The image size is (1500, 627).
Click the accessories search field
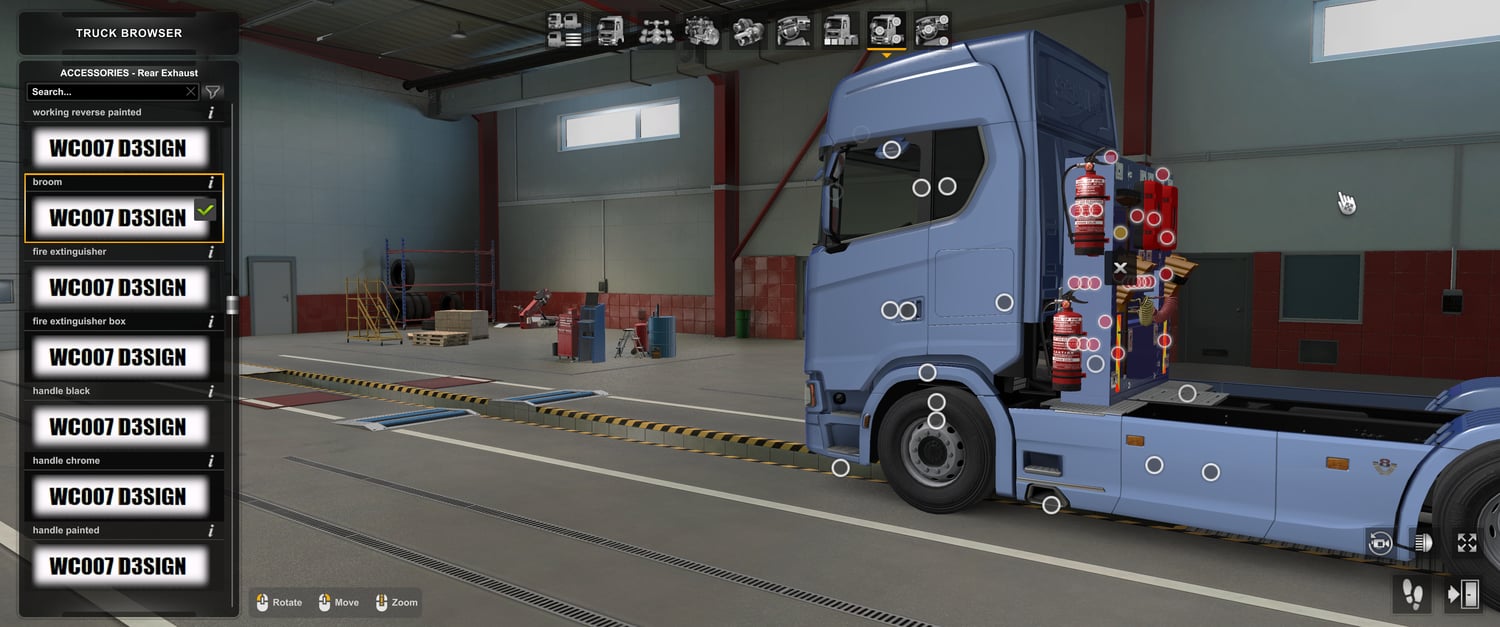105,92
